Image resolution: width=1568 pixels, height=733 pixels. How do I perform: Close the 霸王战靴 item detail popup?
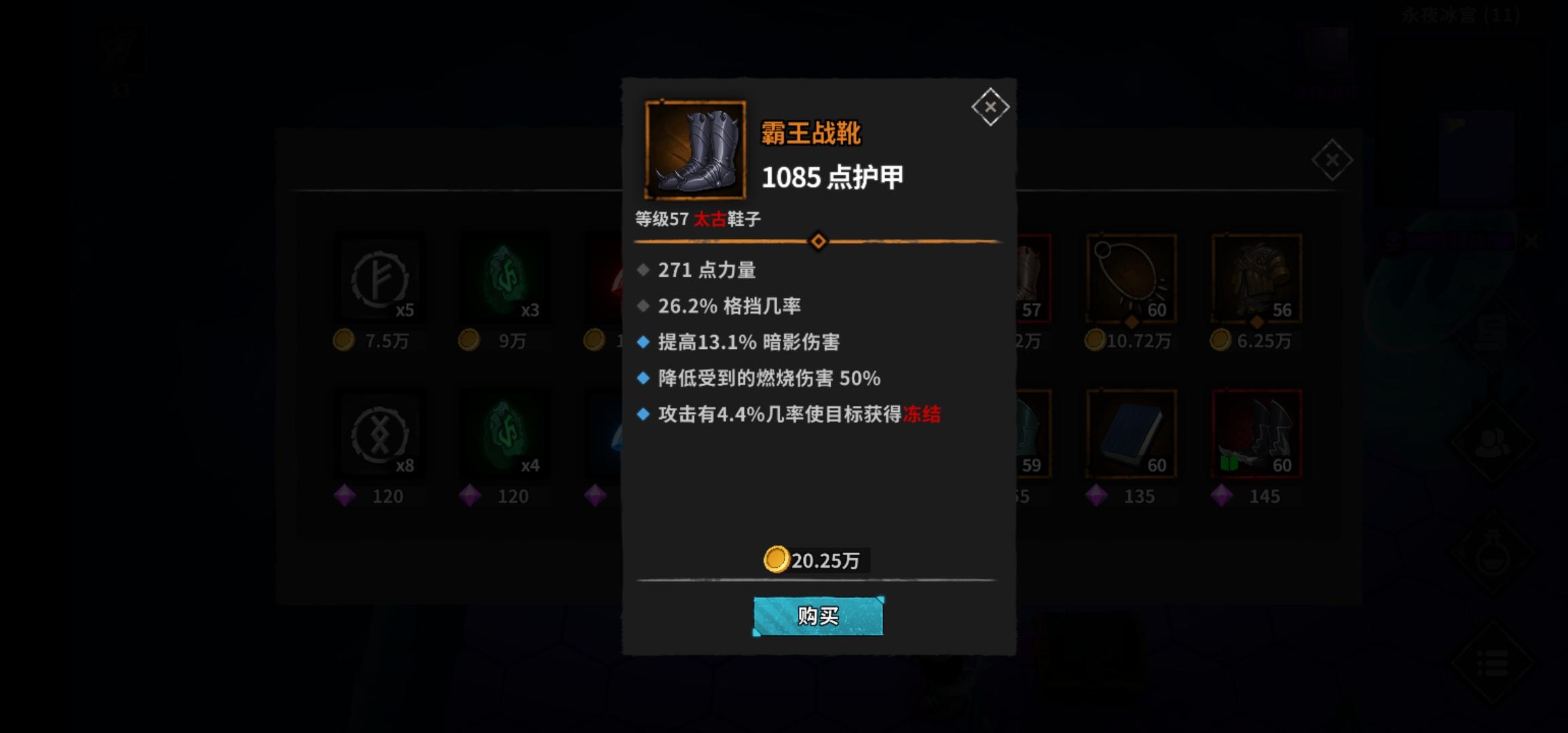point(991,107)
